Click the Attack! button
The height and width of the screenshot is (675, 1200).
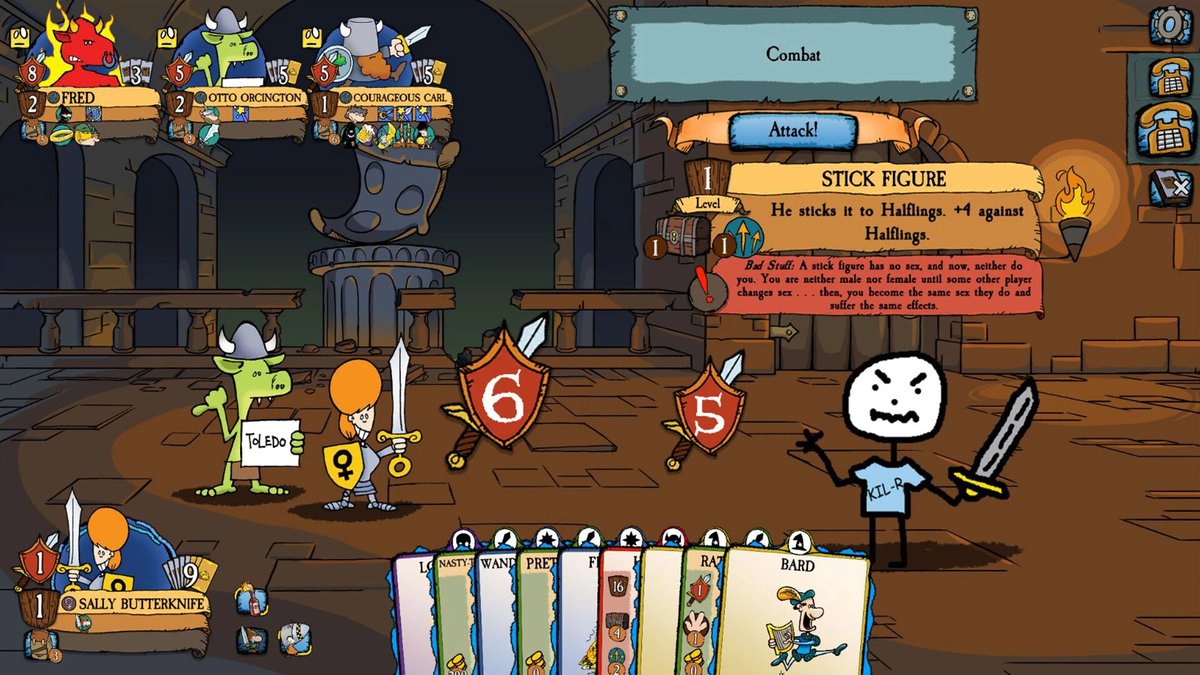(x=793, y=131)
